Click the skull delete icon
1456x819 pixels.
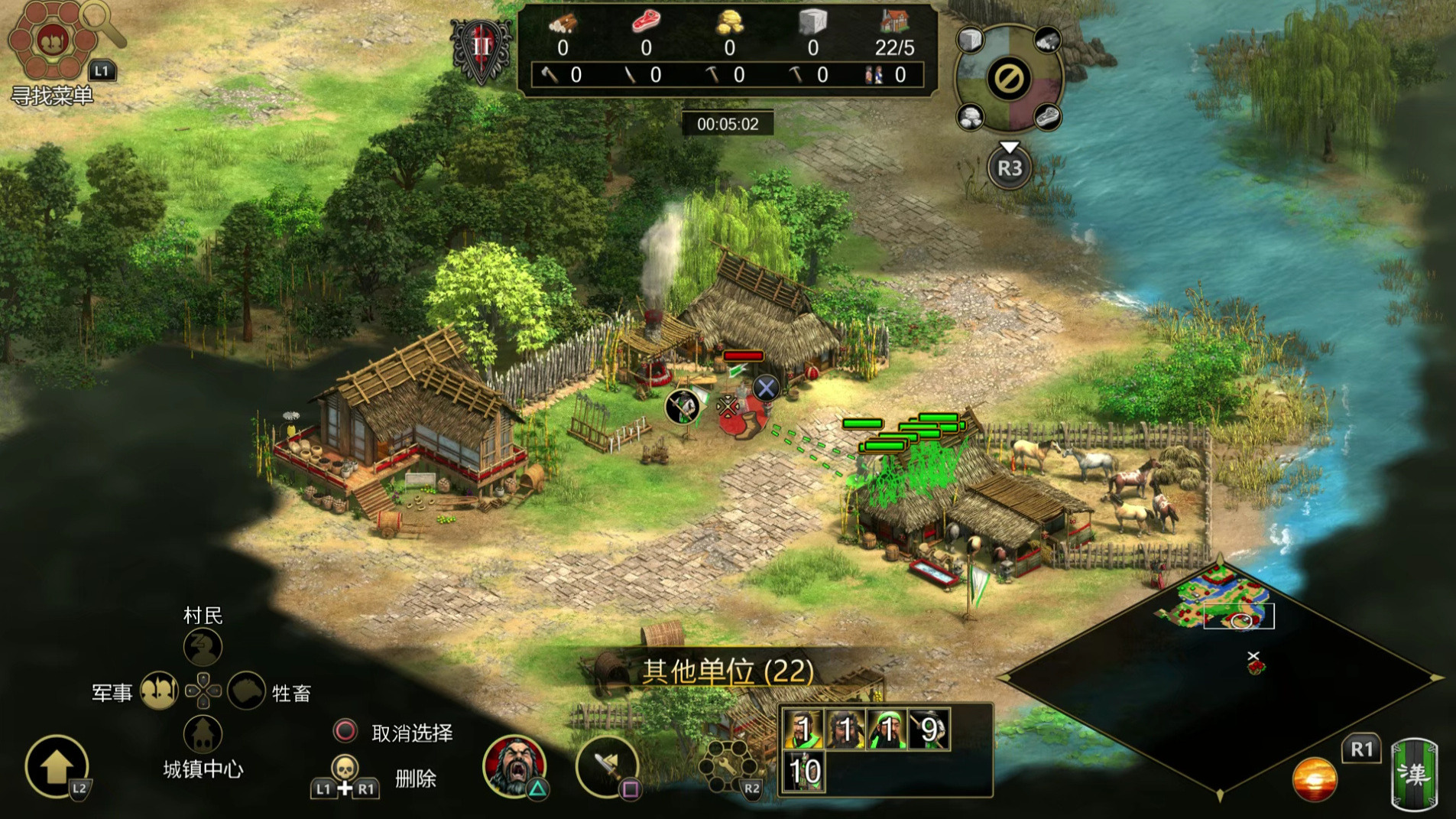(345, 769)
